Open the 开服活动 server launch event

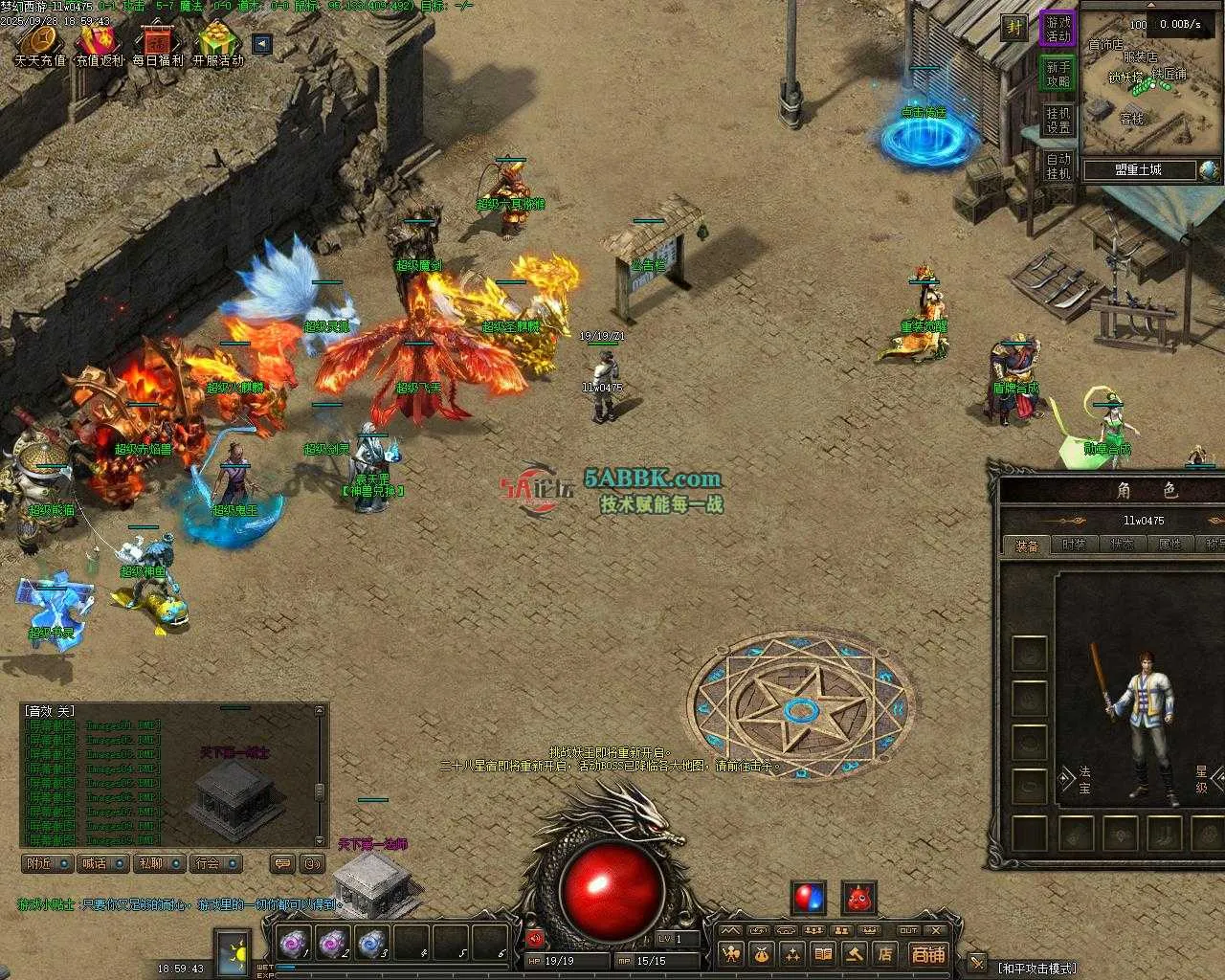[x=218, y=44]
